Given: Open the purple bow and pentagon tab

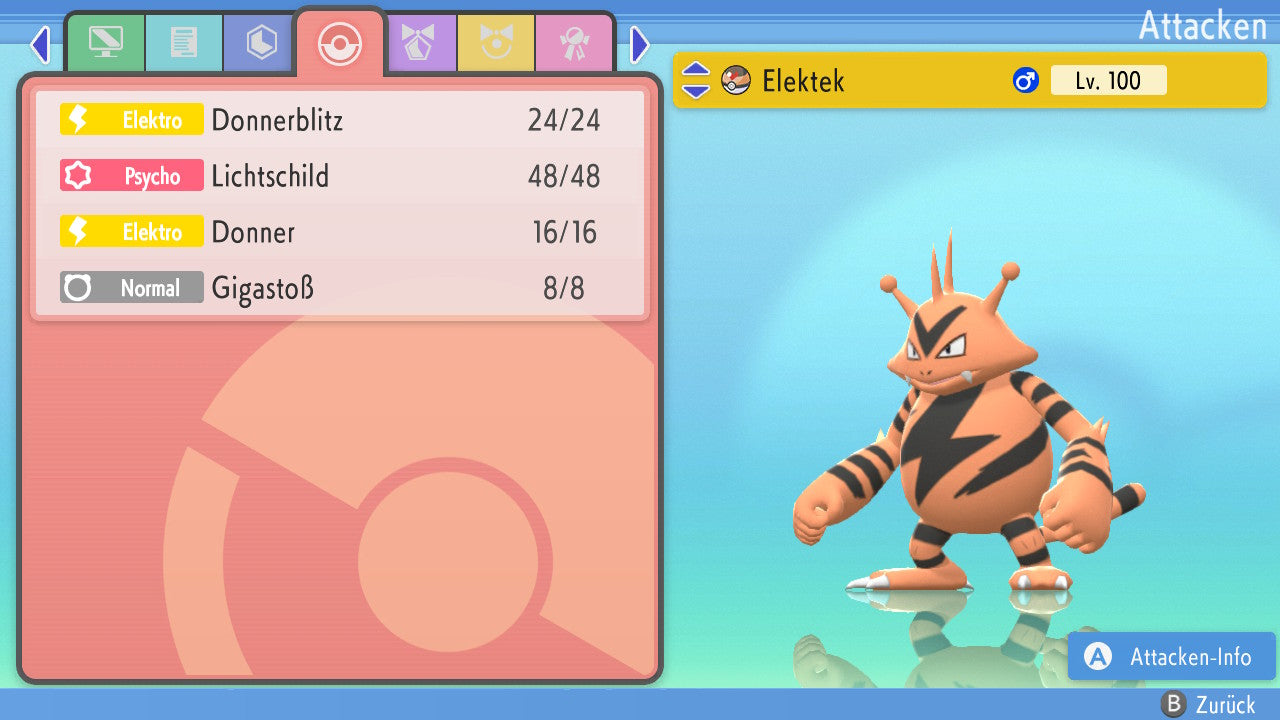Looking at the screenshot, I should coord(419,42).
